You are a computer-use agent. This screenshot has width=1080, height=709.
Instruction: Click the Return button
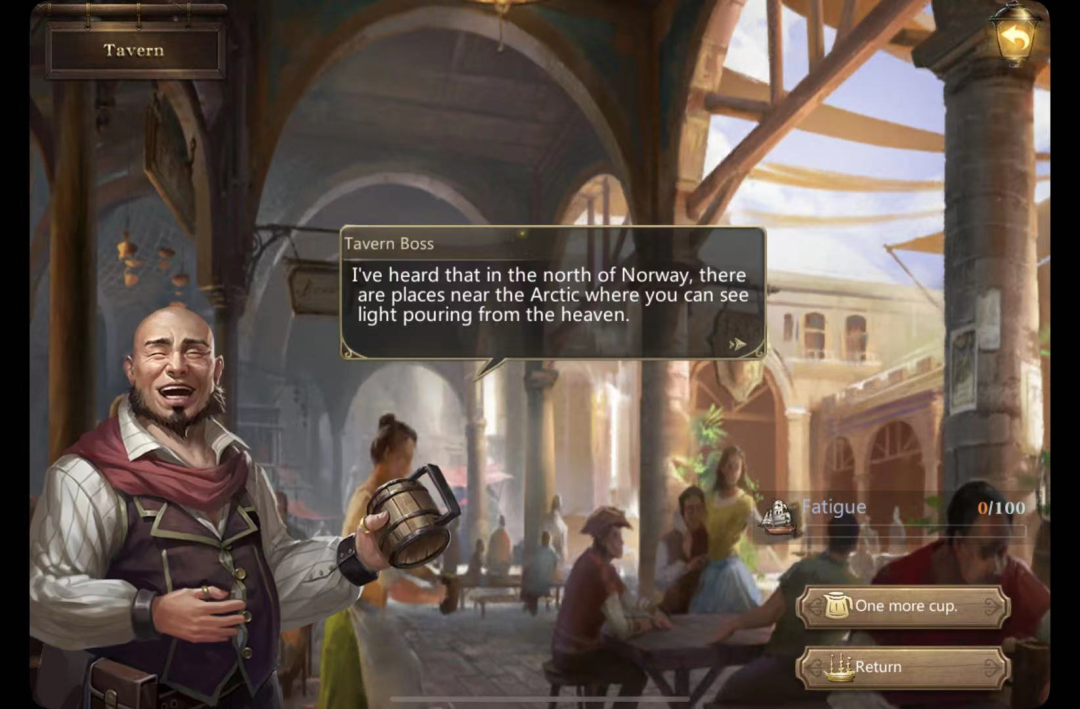point(903,667)
